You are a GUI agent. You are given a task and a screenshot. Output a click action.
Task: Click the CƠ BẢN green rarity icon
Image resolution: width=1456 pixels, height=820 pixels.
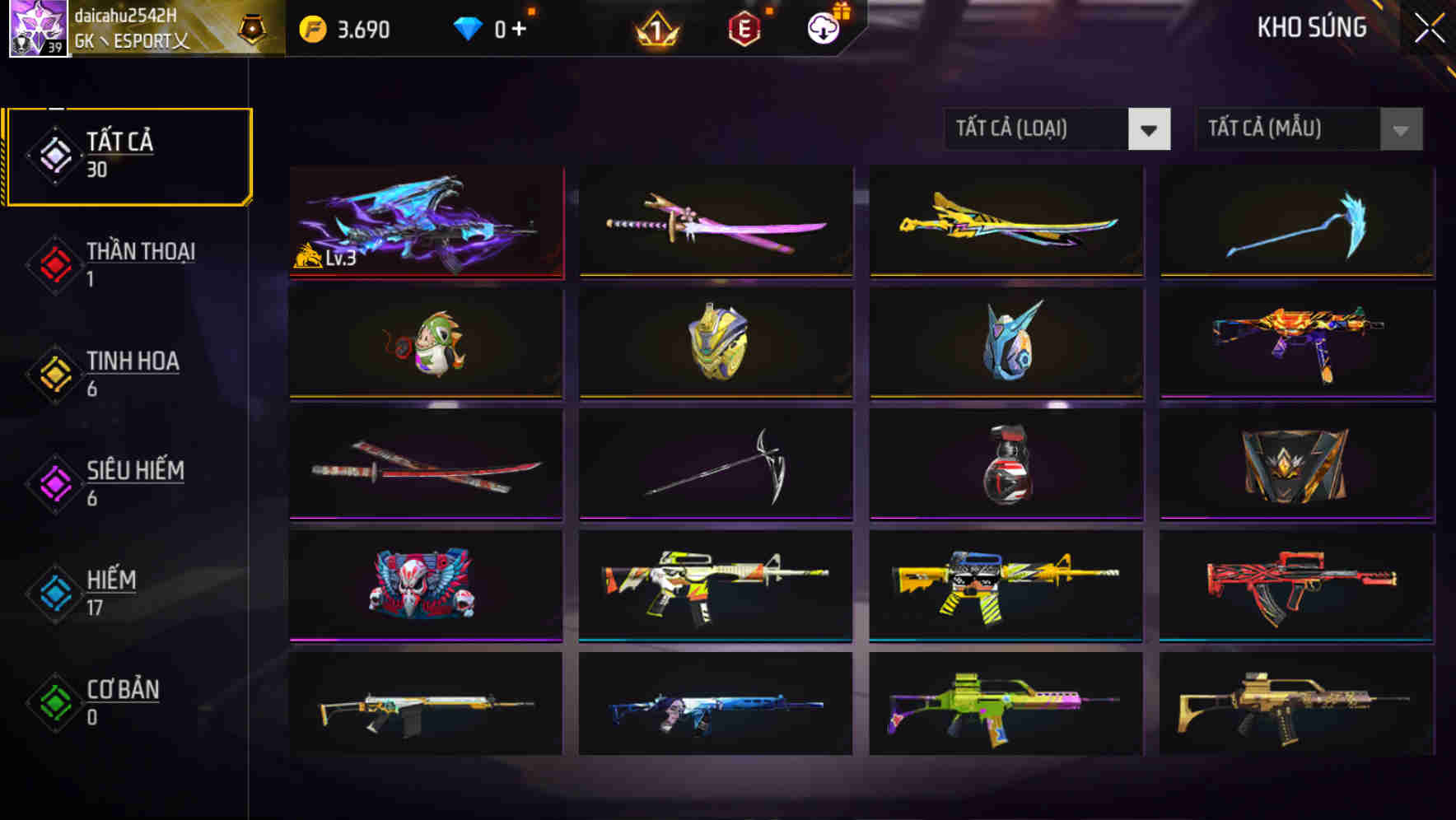pyautogui.click(x=54, y=701)
